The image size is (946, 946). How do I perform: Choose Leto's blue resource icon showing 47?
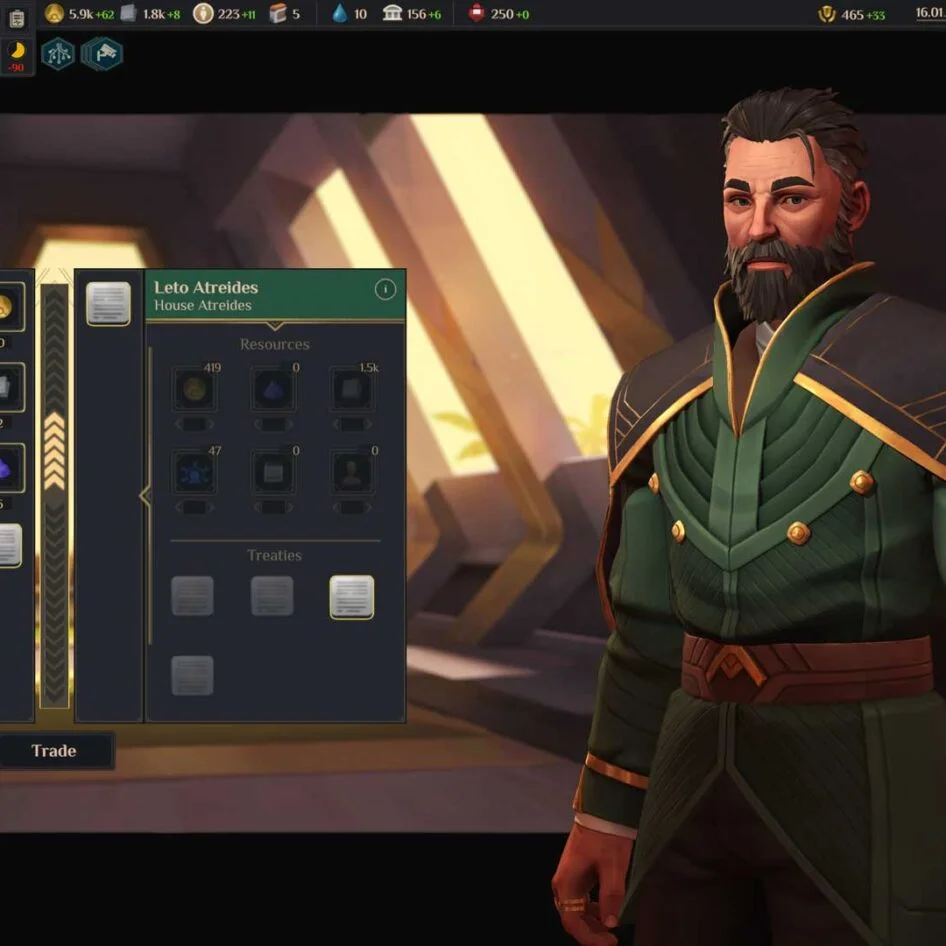point(194,473)
